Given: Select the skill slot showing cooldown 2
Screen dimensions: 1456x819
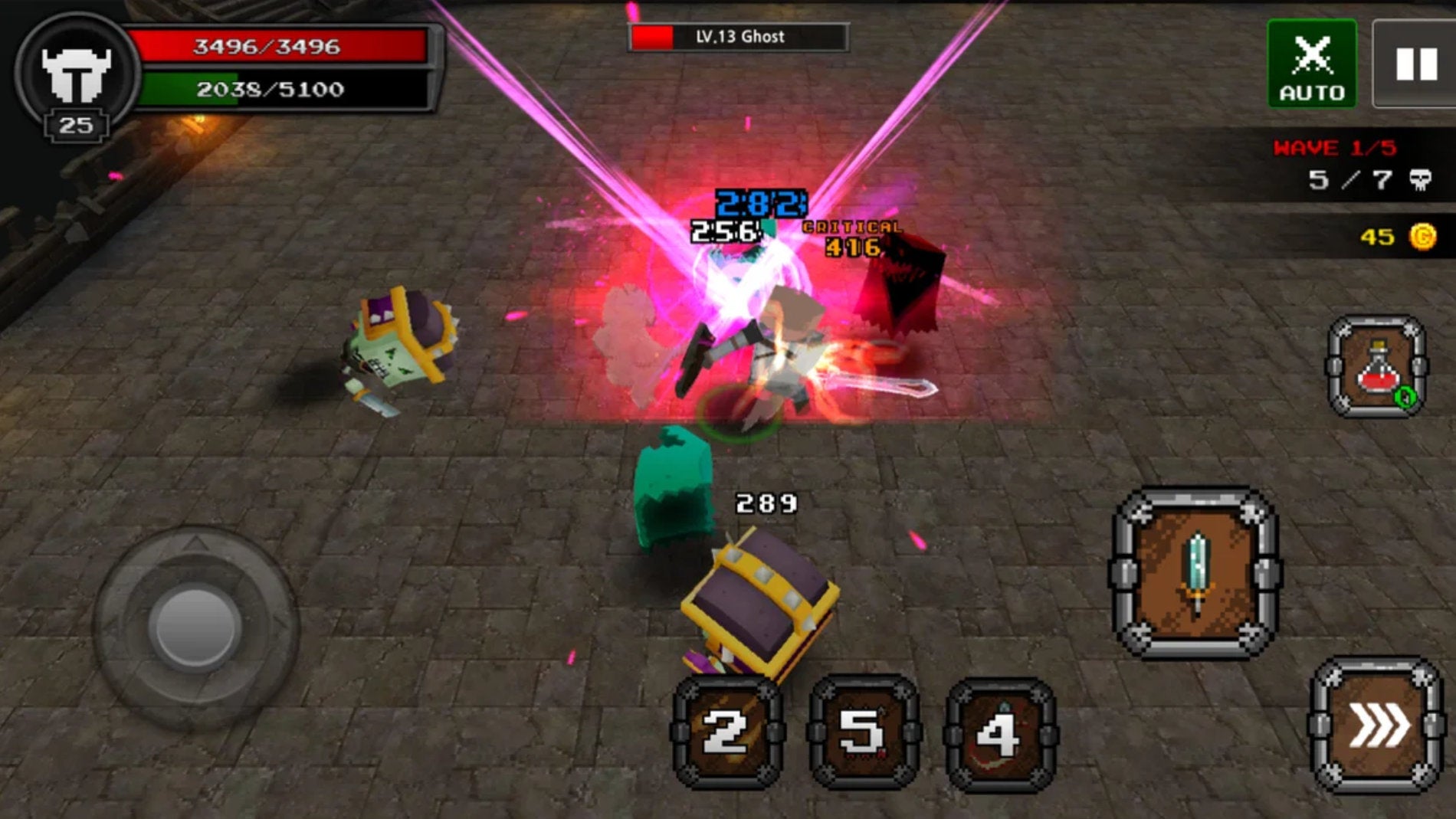Looking at the screenshot, I should (726, 732).
